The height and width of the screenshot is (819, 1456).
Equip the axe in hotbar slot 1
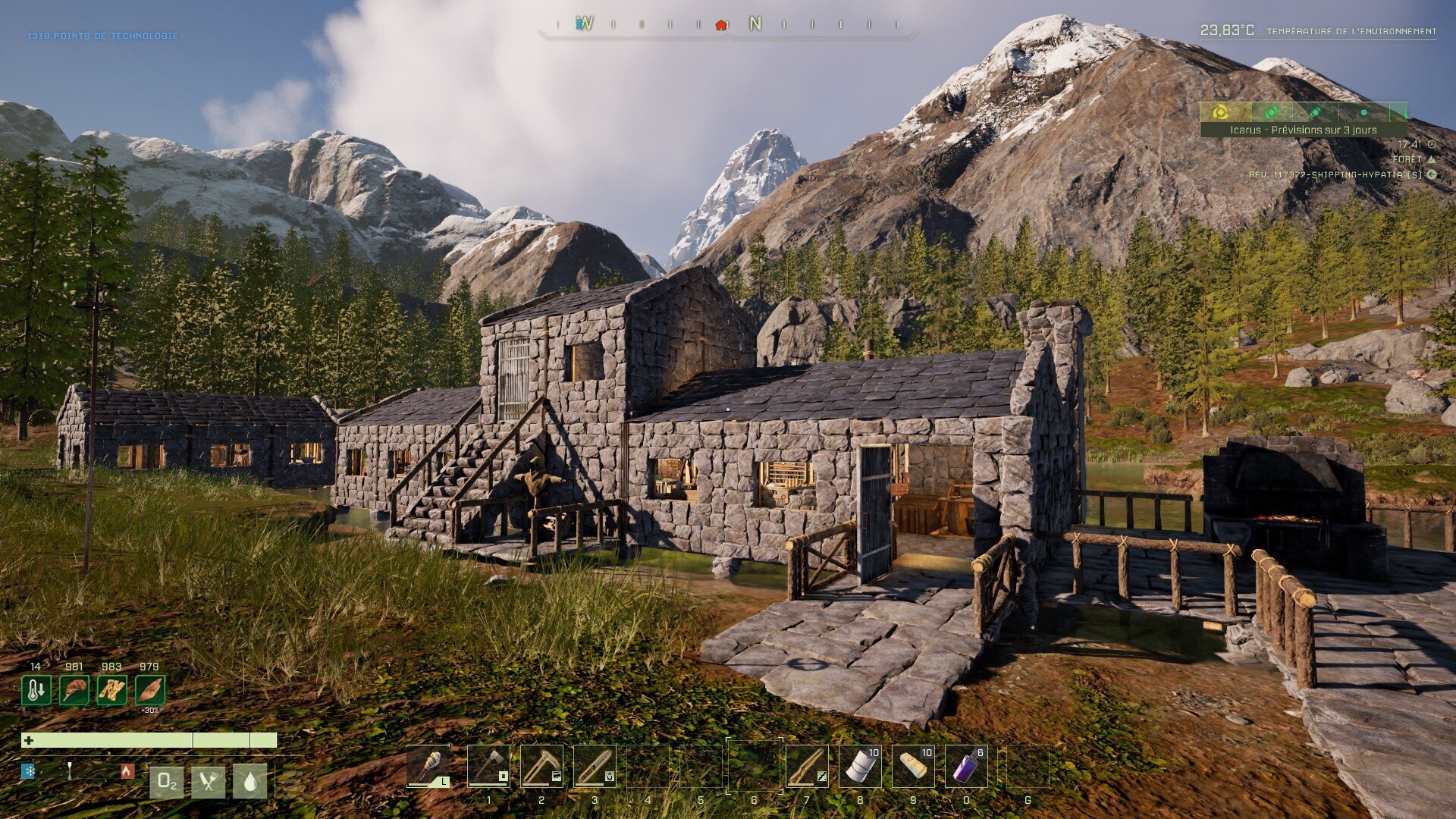pyautogui.click(x=488, y=766)
